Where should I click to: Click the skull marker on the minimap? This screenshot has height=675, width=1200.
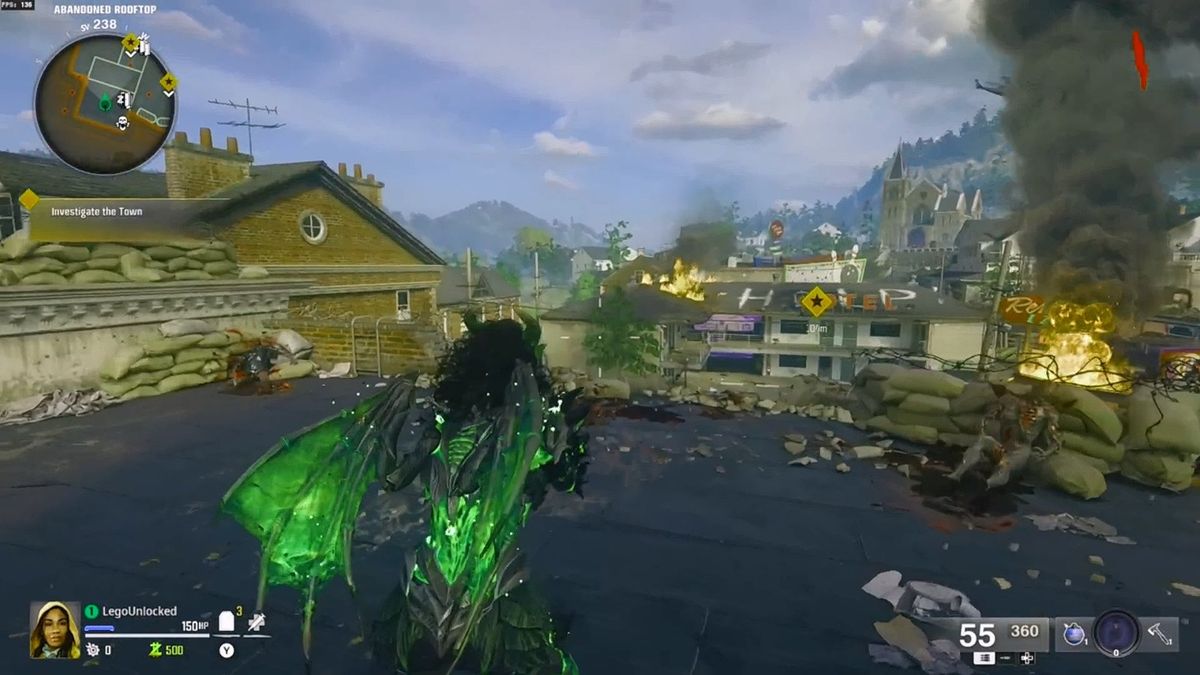tap(123, 123)
